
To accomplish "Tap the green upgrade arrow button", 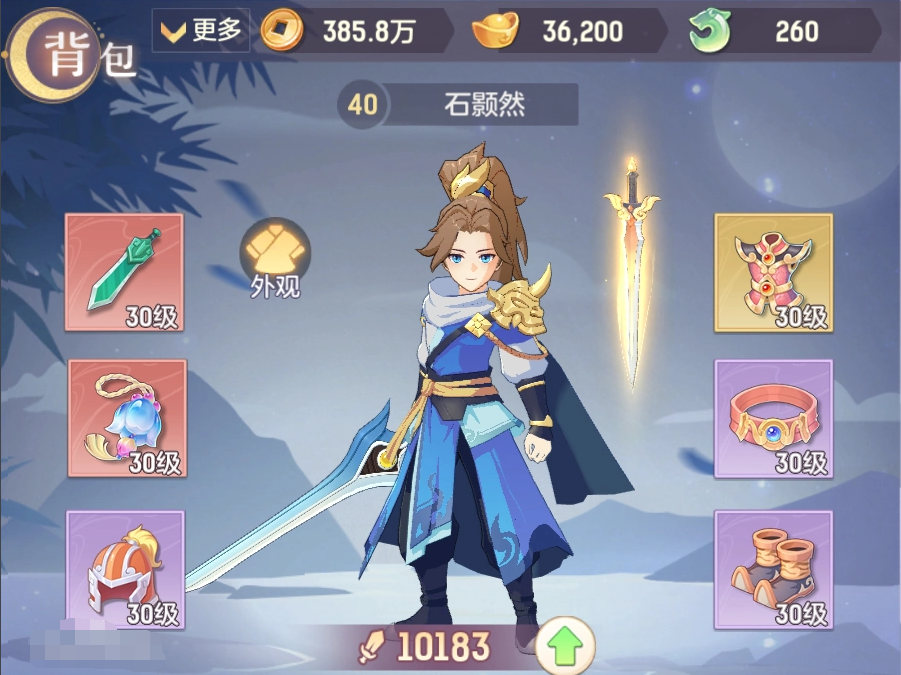I will [565, 647].
